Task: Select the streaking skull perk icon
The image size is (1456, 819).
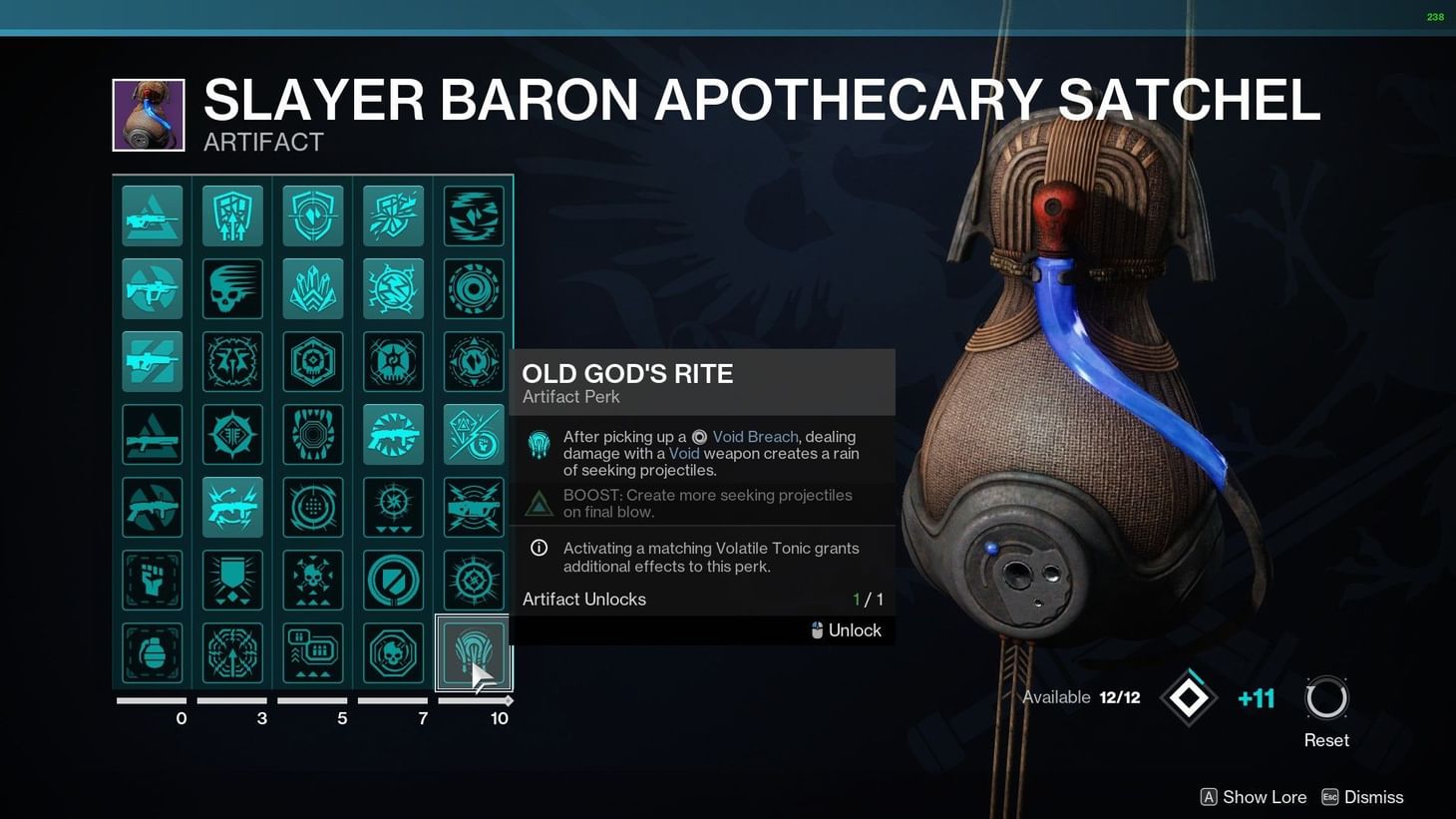Action: [232, 288]
